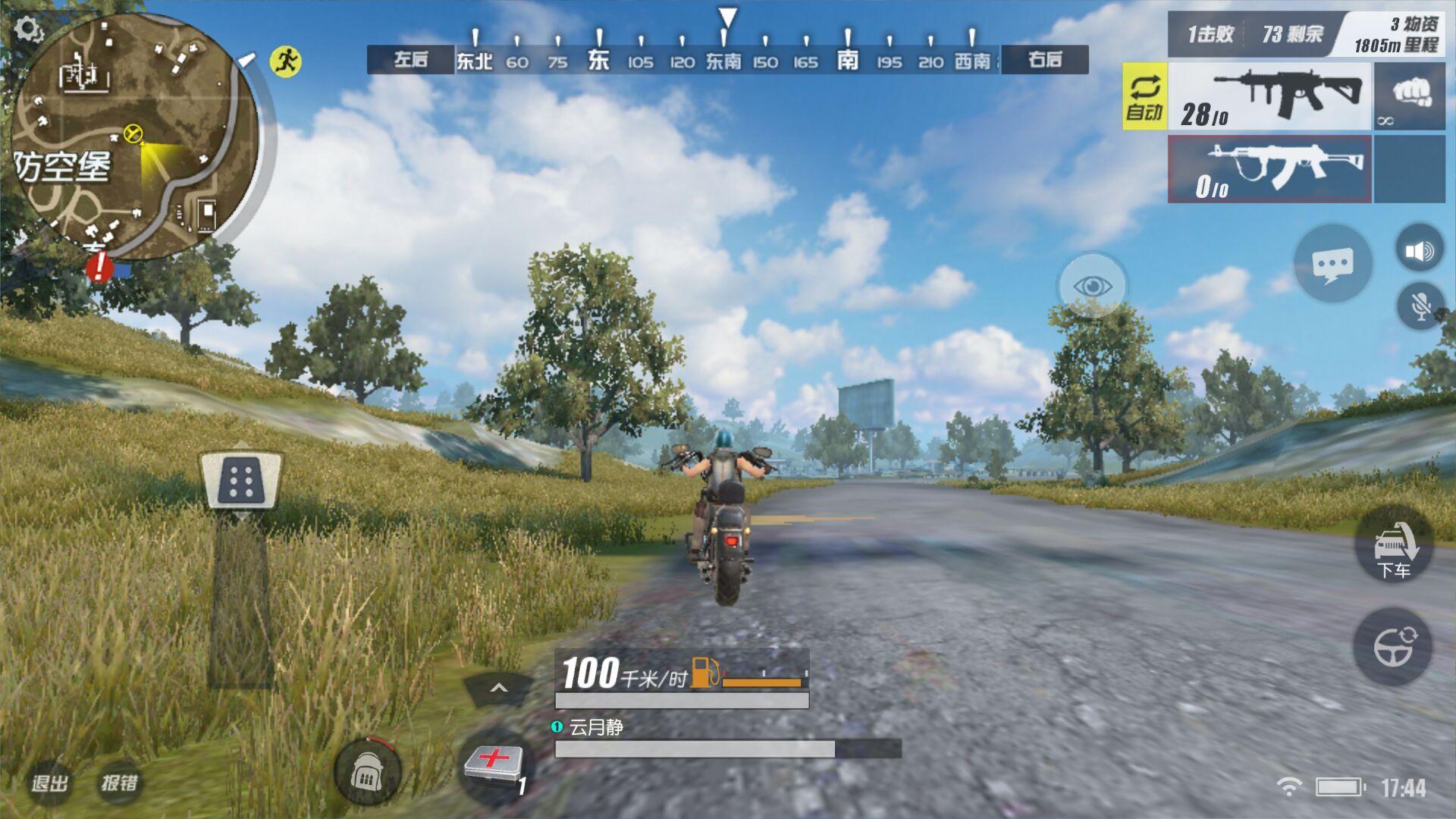Switch driving mode with steering wheel button
Screen dimensions: 1456x819
coord(1394,646)
